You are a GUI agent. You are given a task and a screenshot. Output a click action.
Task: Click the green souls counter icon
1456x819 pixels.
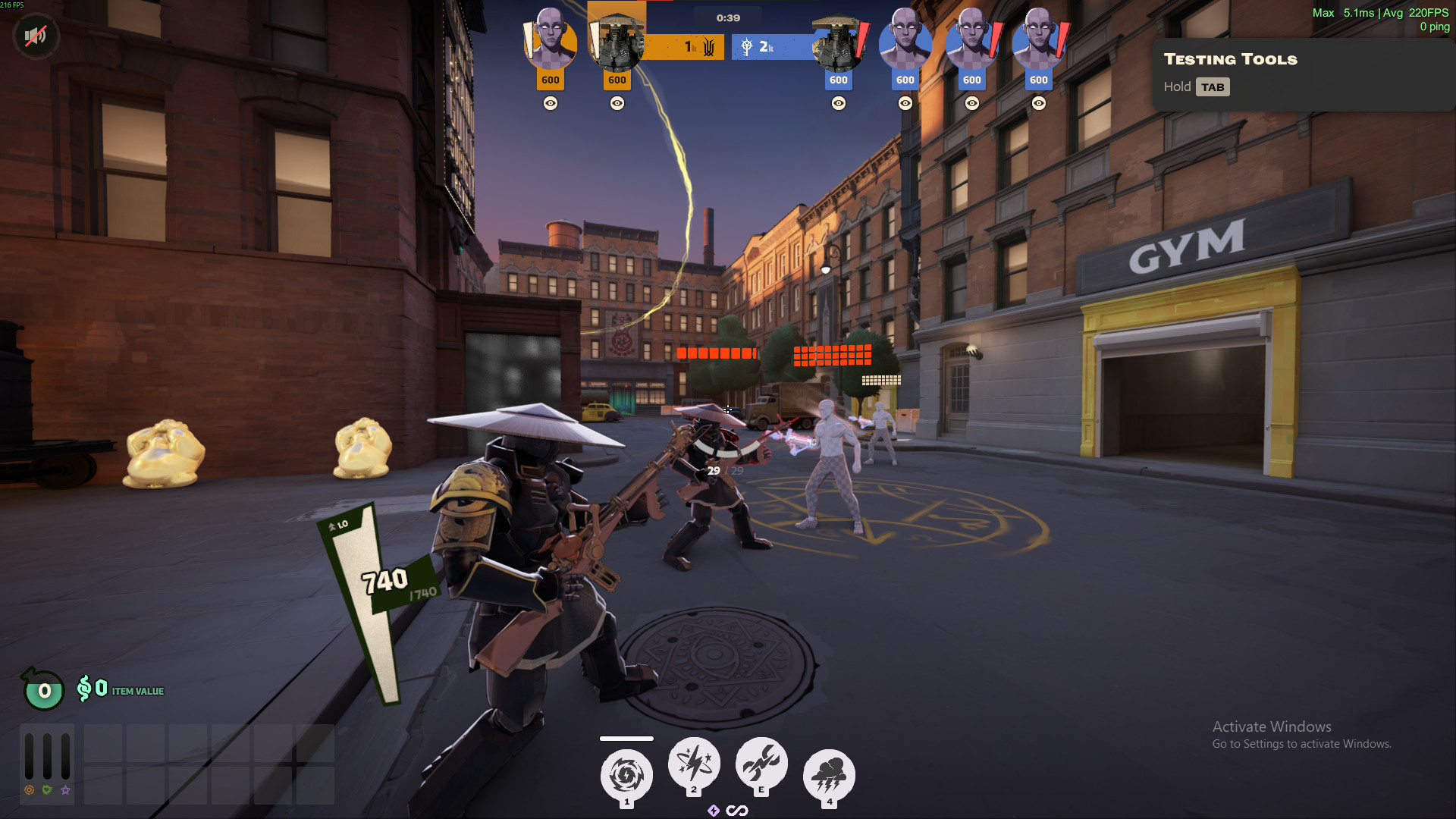point(44,690)
